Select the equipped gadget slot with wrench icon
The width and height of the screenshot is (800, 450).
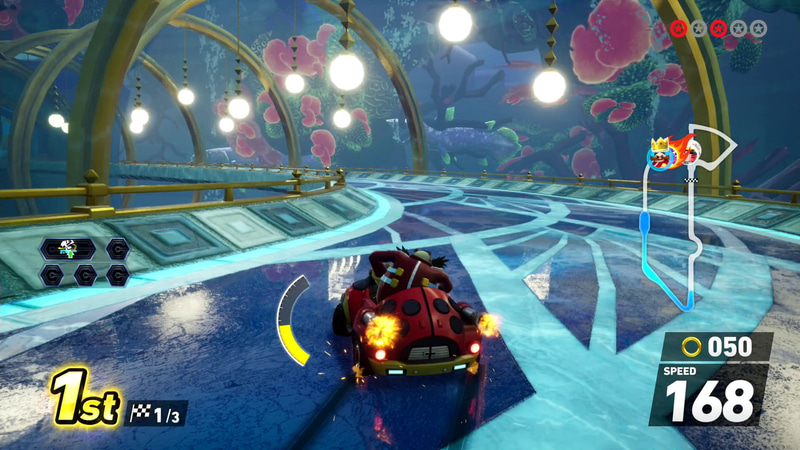pos(69,249)
